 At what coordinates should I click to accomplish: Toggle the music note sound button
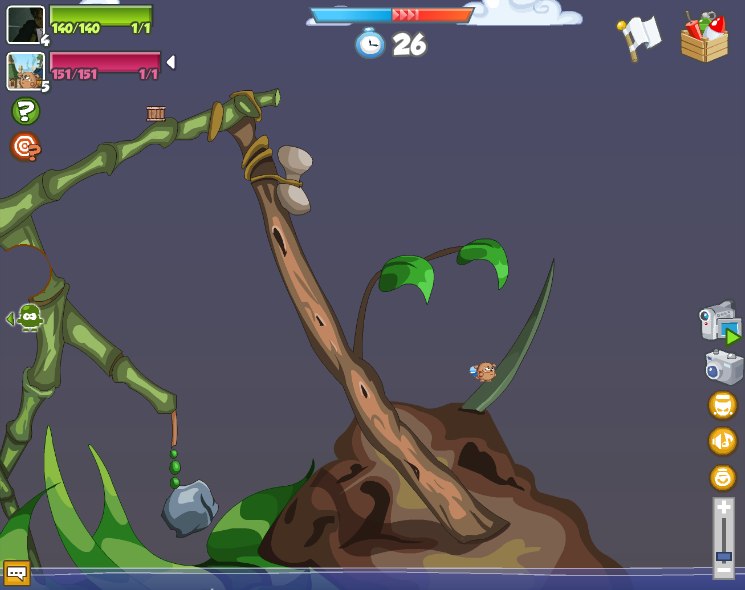pos(722,440)
